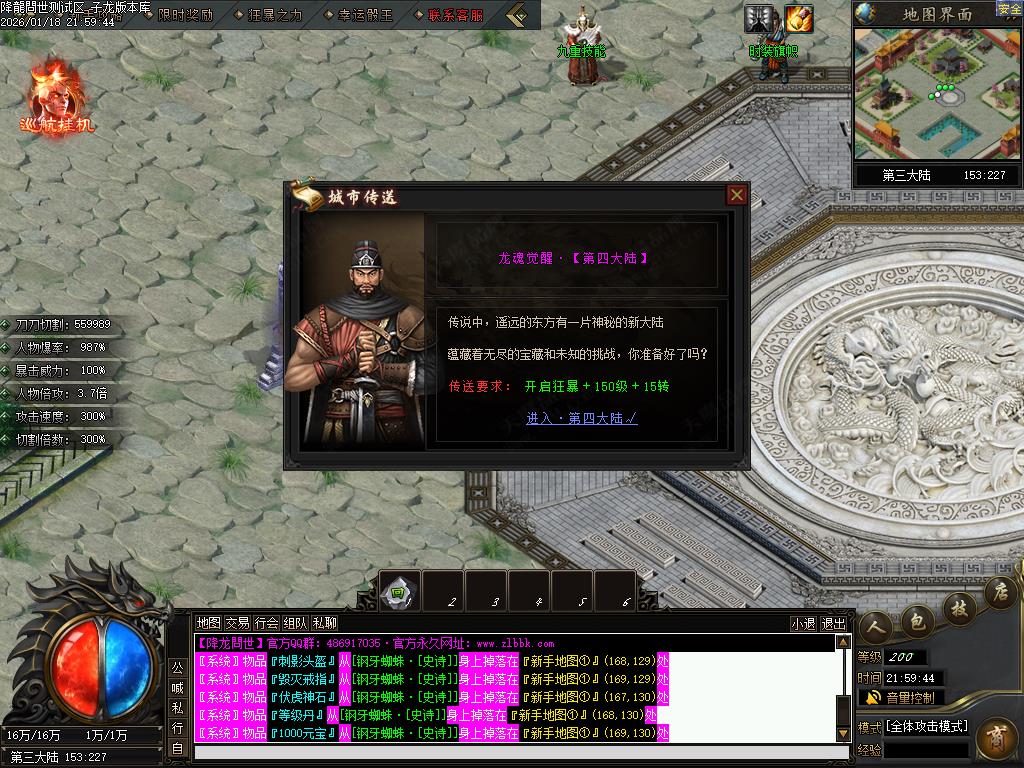Viewport: 1024px width, 768px height.
Task: Switch chat to the 私聊 whisper tab
Action: [x=324, y=622]
